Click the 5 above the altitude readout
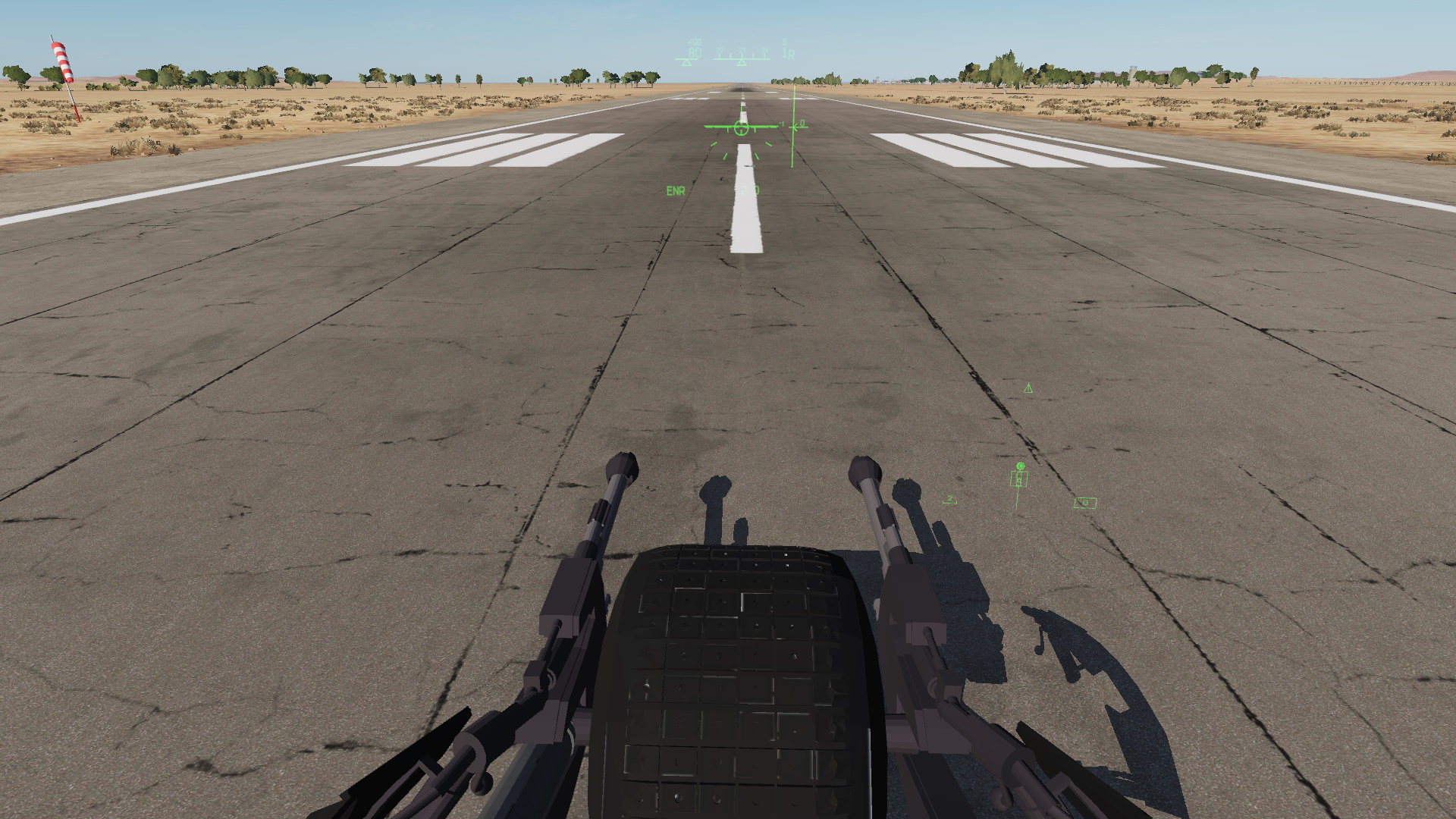Image resolution: width=1456 pixels, height=819 pixels. tap(784, 41)
